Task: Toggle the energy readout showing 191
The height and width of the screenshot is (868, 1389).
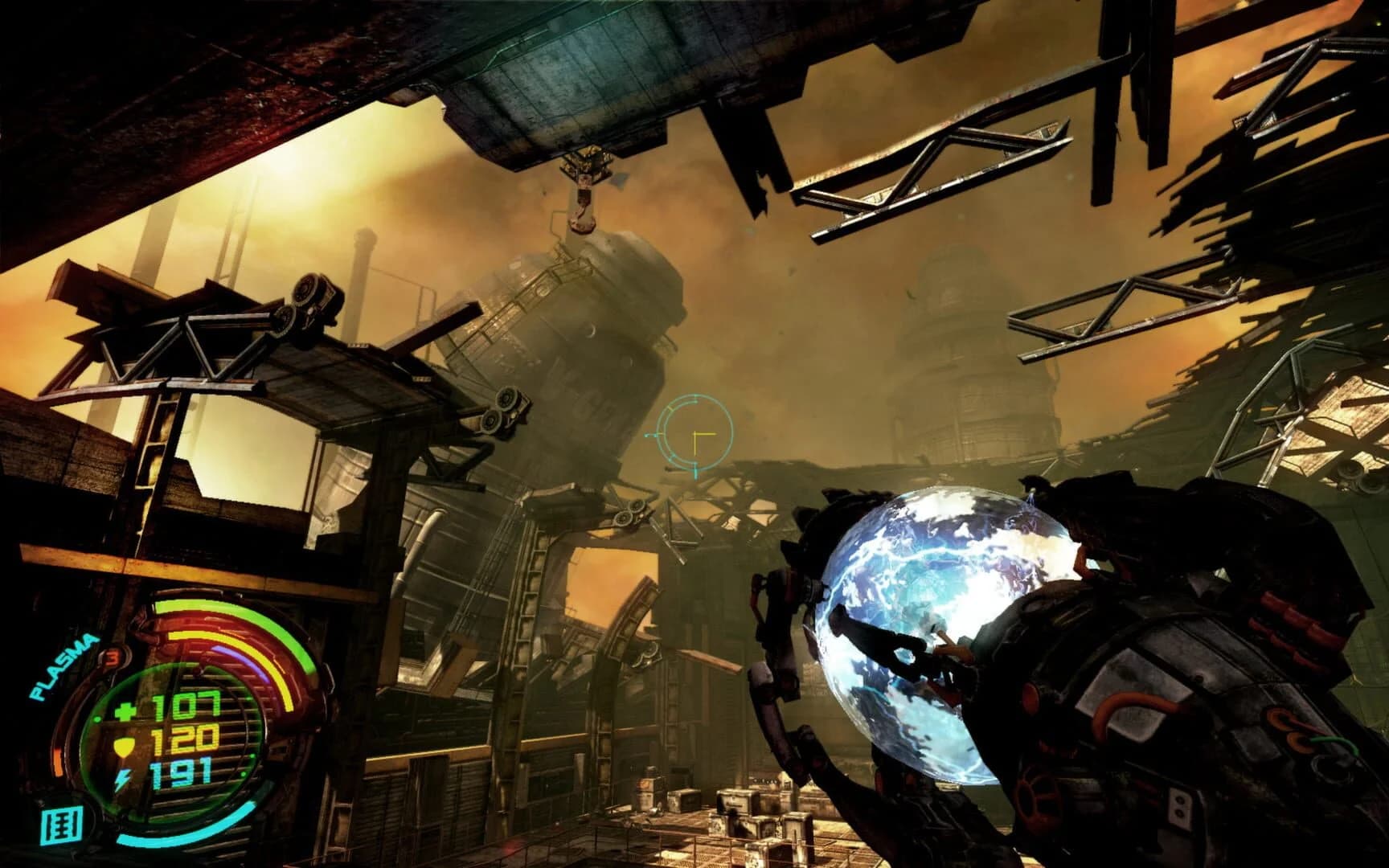Action: [x=182, y=773]
